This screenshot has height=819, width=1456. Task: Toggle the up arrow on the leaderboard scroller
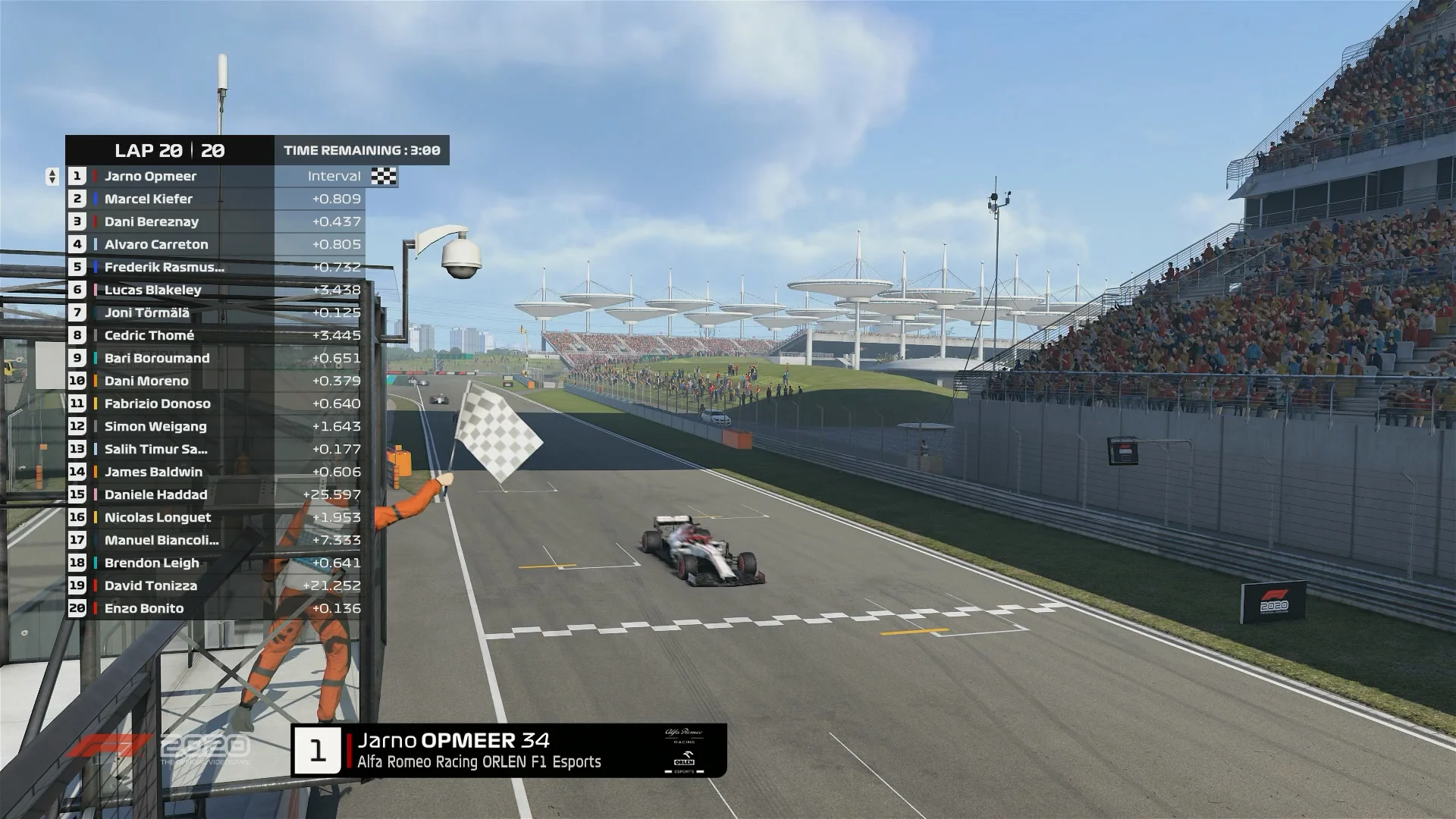tap(52, 173)
